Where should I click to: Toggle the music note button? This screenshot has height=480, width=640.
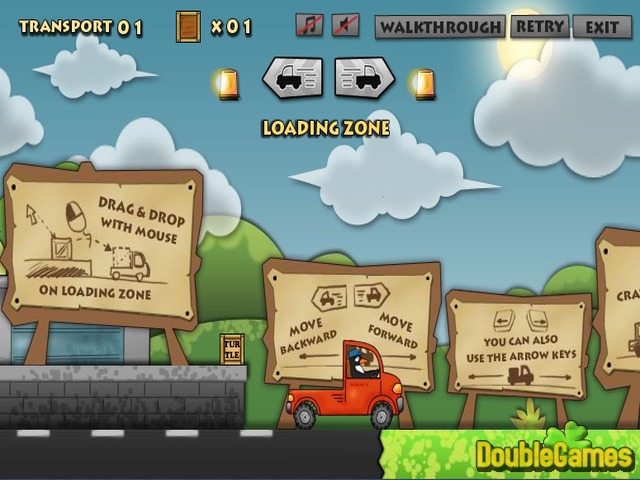pyautogui.click(x=310, y=25)
